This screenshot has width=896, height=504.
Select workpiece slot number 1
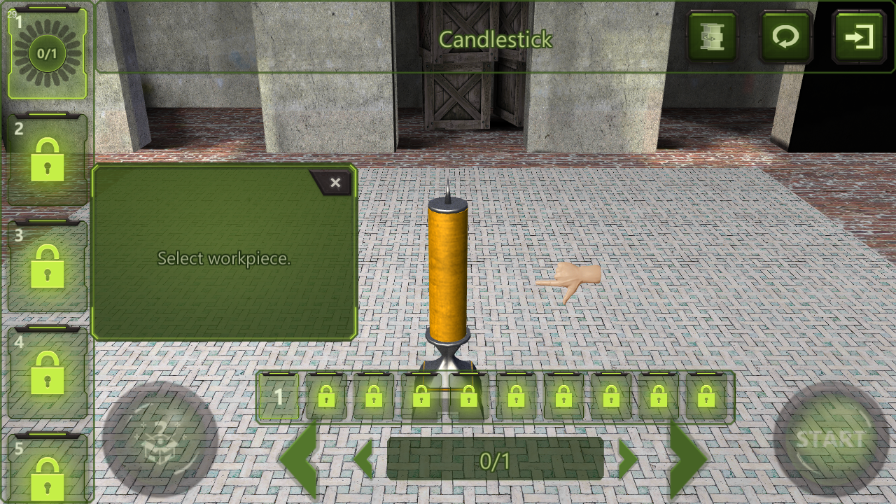click(280, 397)
